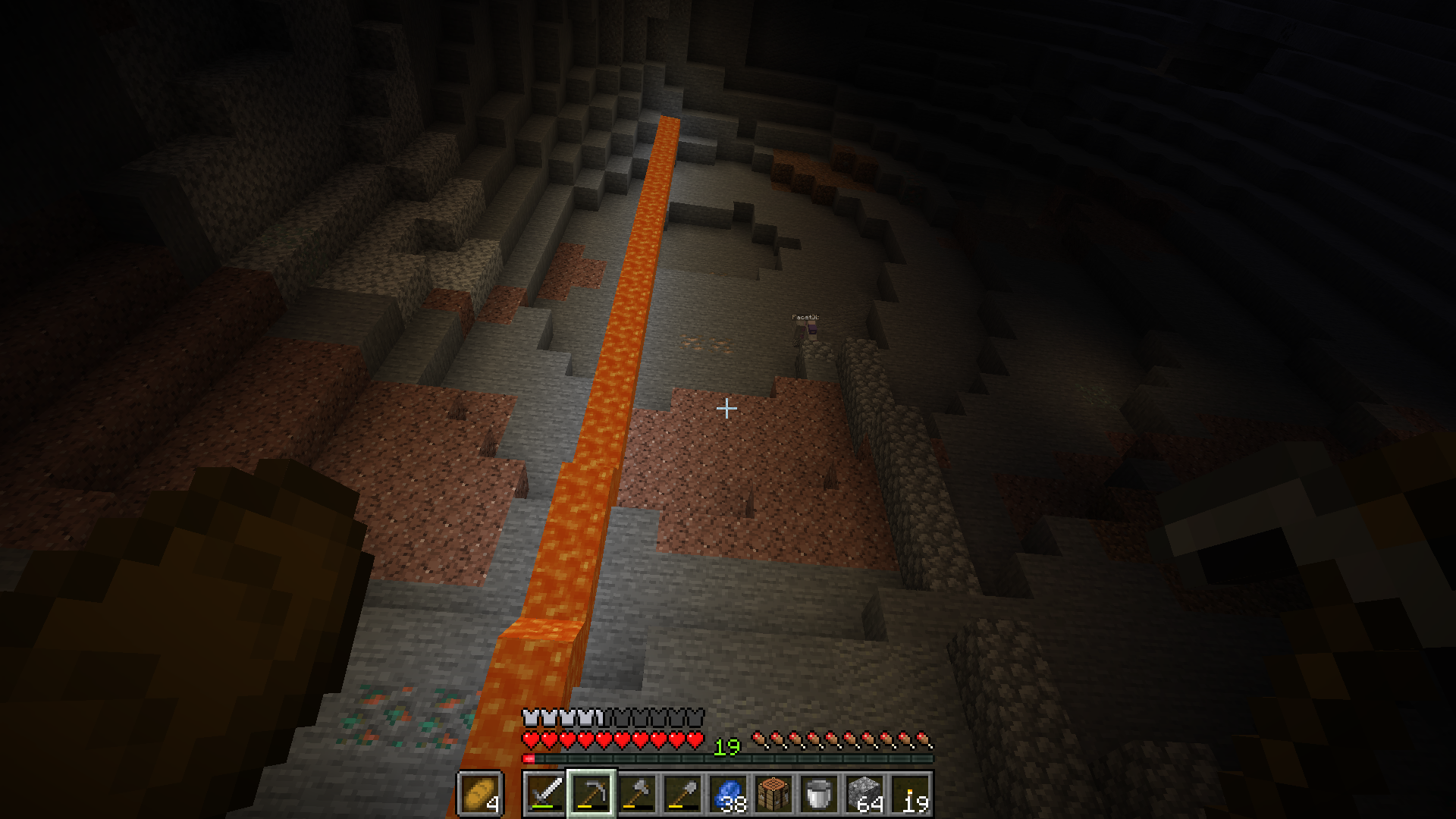
Task: Choose the iron pickaxe hotbar slot
Action: pos(591,794)
